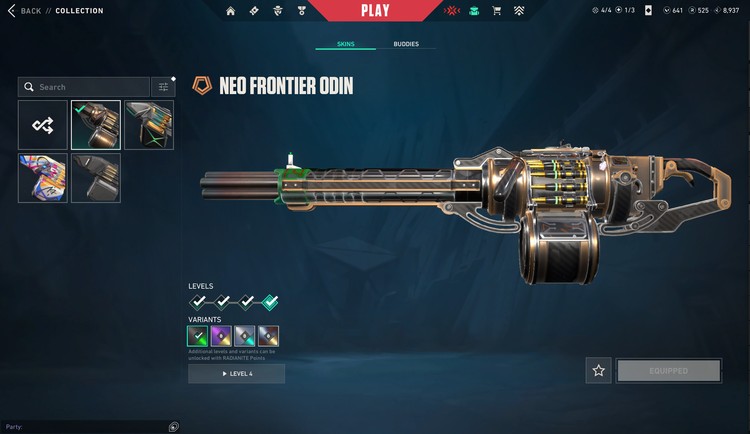Open the skin filter options button
Screen dimensions: 750x434
pos(164,87)
